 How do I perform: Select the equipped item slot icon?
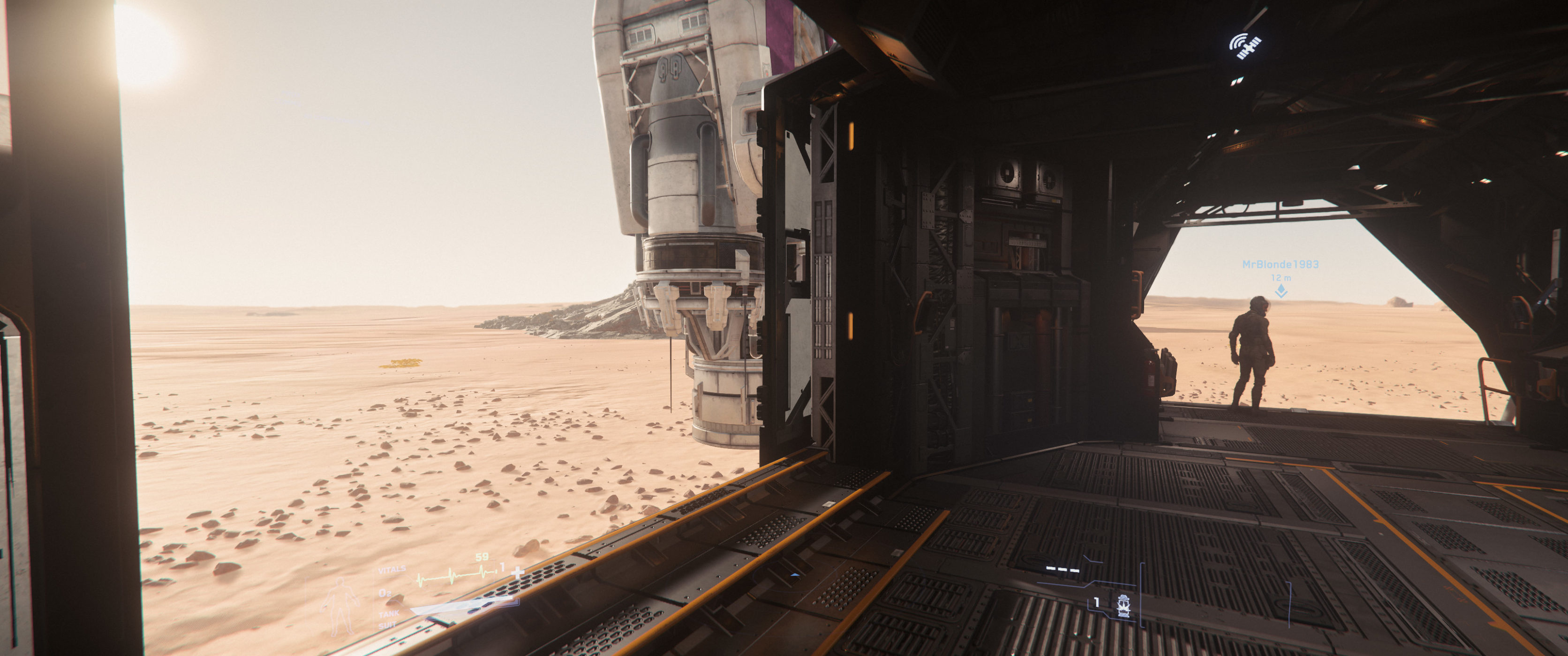[x=1123, y=605]
